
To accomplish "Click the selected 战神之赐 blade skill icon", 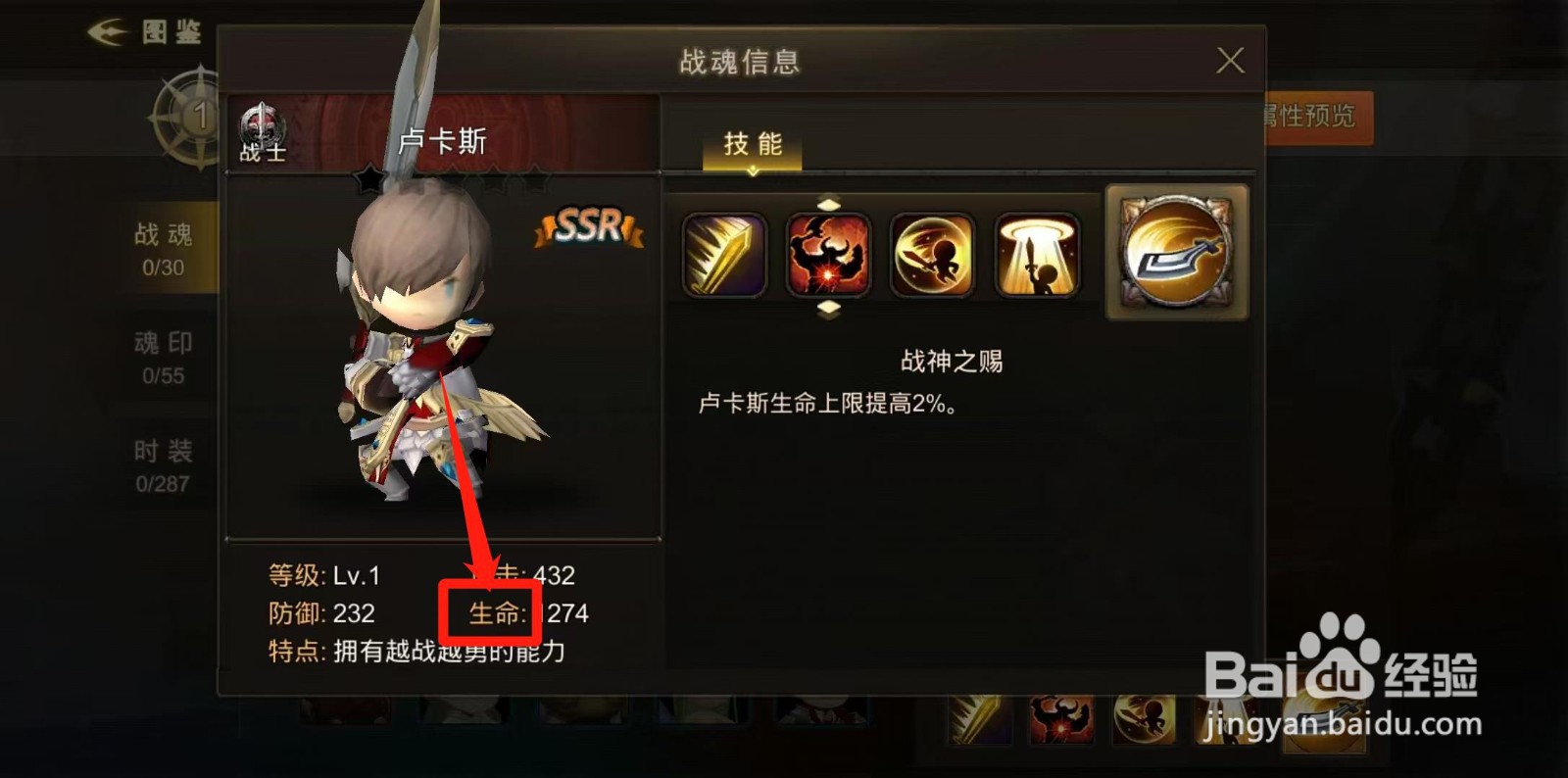I will [x=1174, y=252].
